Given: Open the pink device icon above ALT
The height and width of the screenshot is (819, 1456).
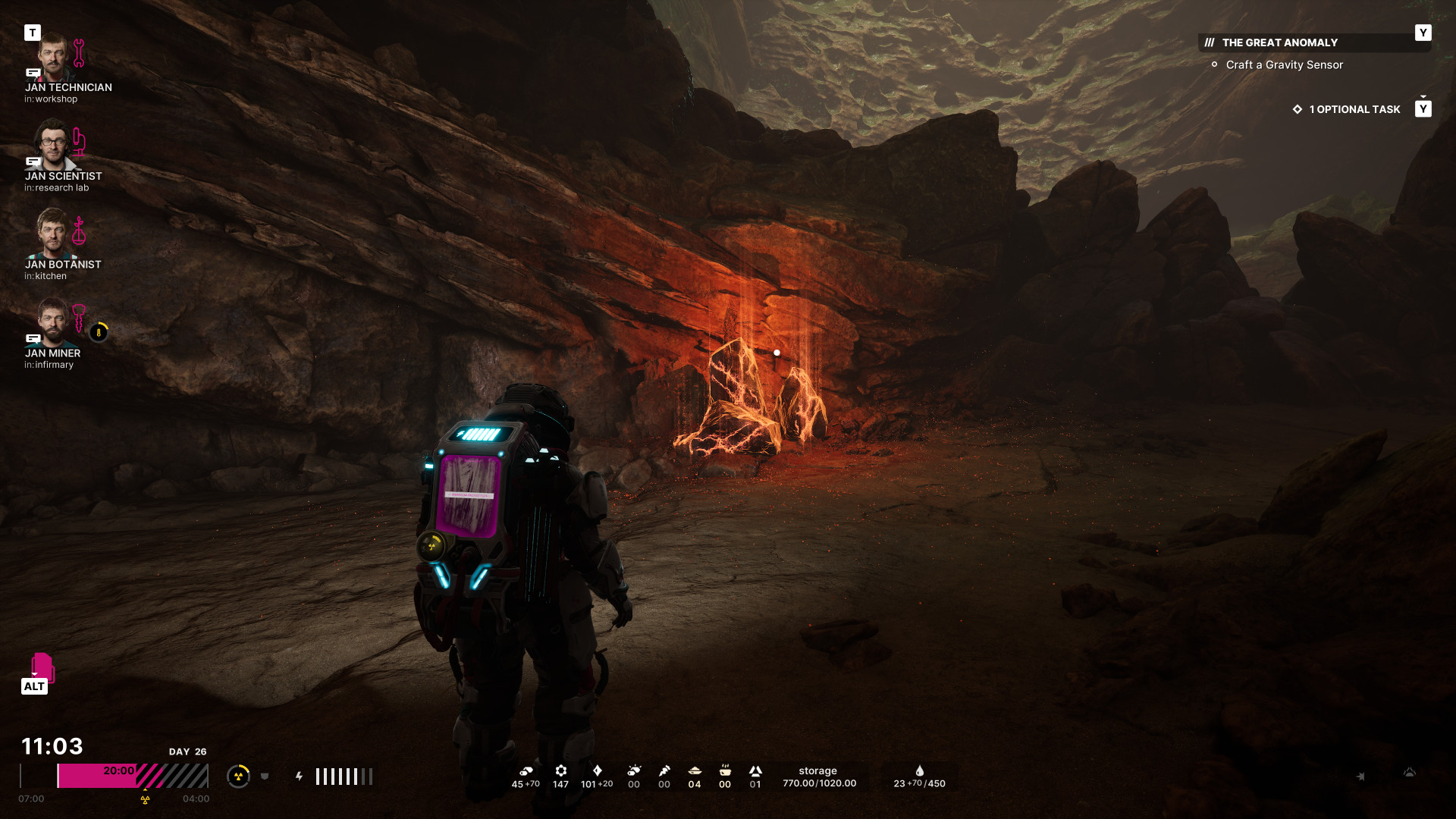Looking at the screenshot, I should click(x=42, y=667).
